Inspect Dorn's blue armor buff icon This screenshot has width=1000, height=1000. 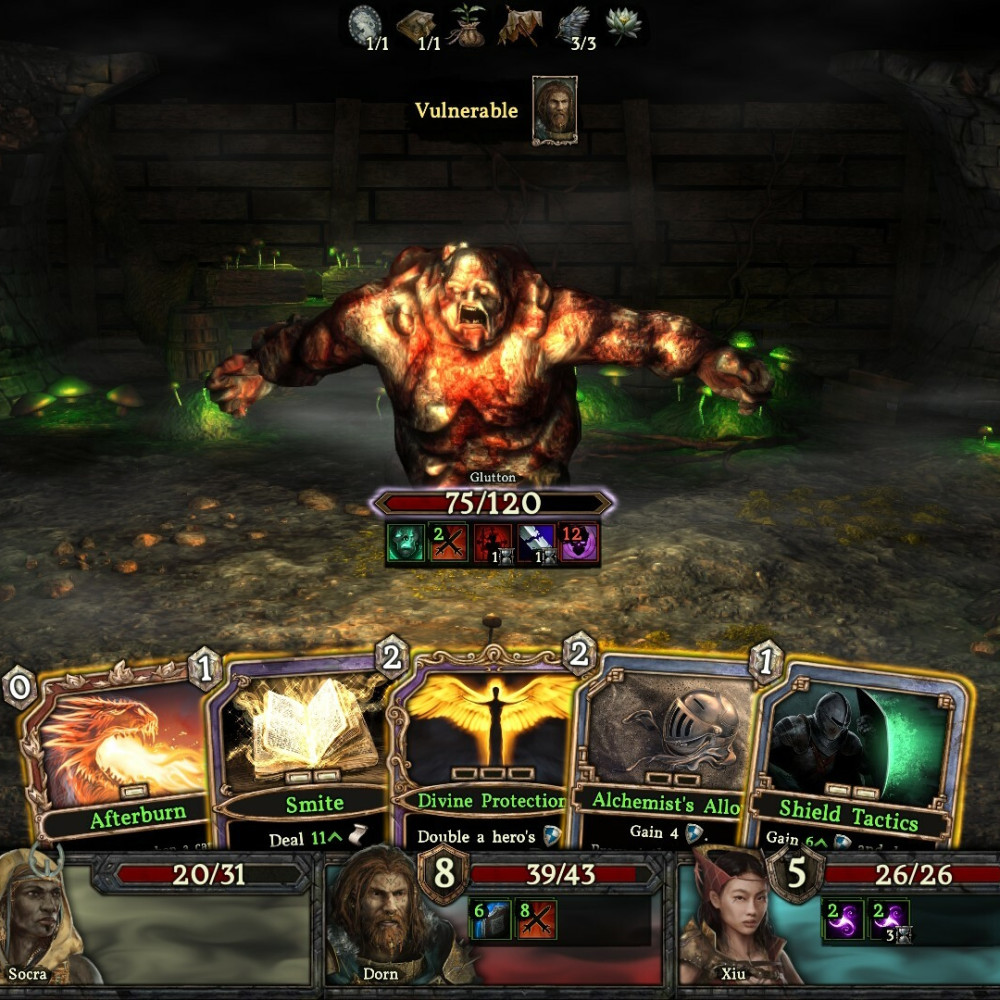point(490,919)
